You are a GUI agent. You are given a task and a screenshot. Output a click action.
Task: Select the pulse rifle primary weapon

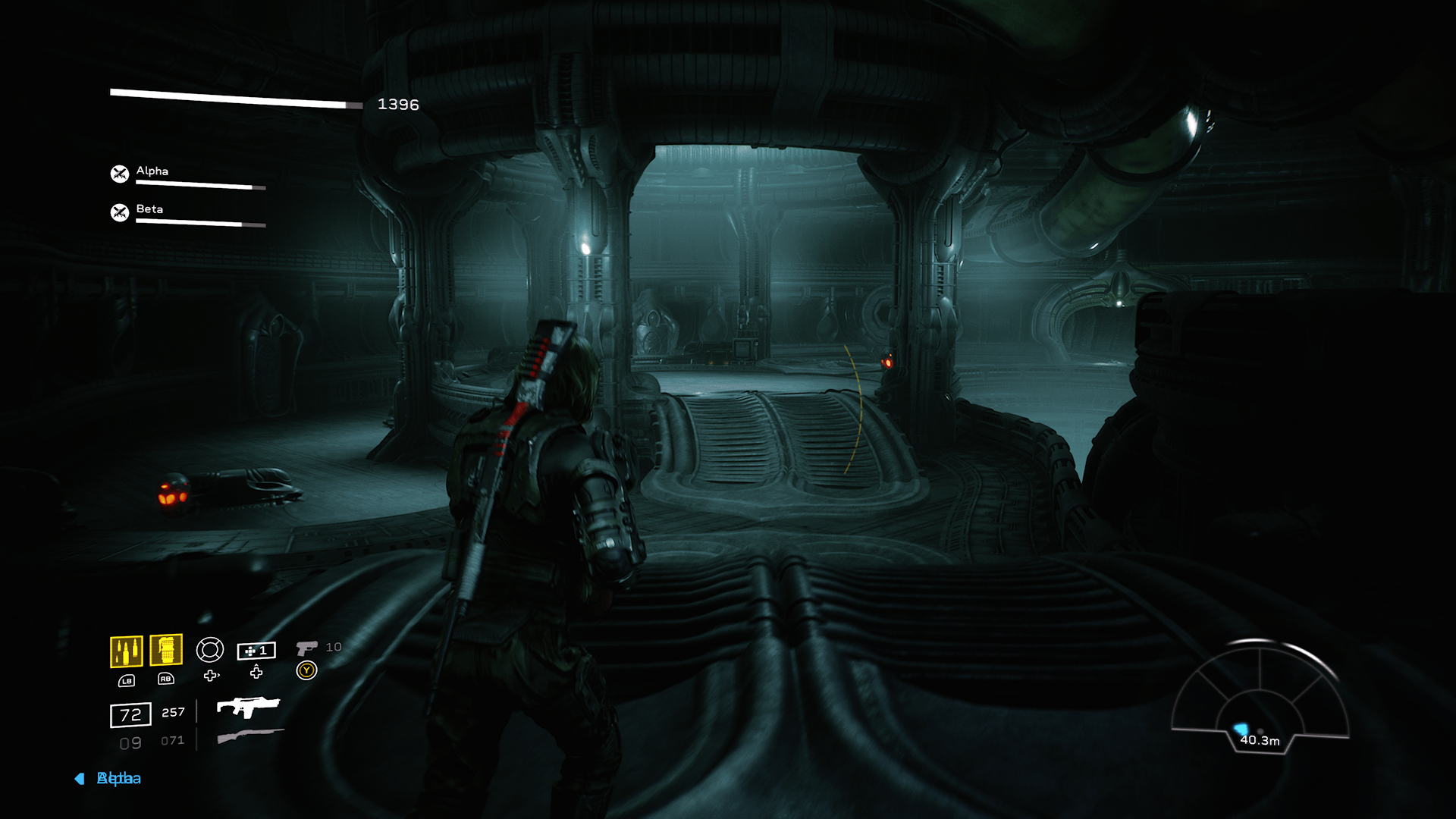pyautogui.click(x=248, y=707)
